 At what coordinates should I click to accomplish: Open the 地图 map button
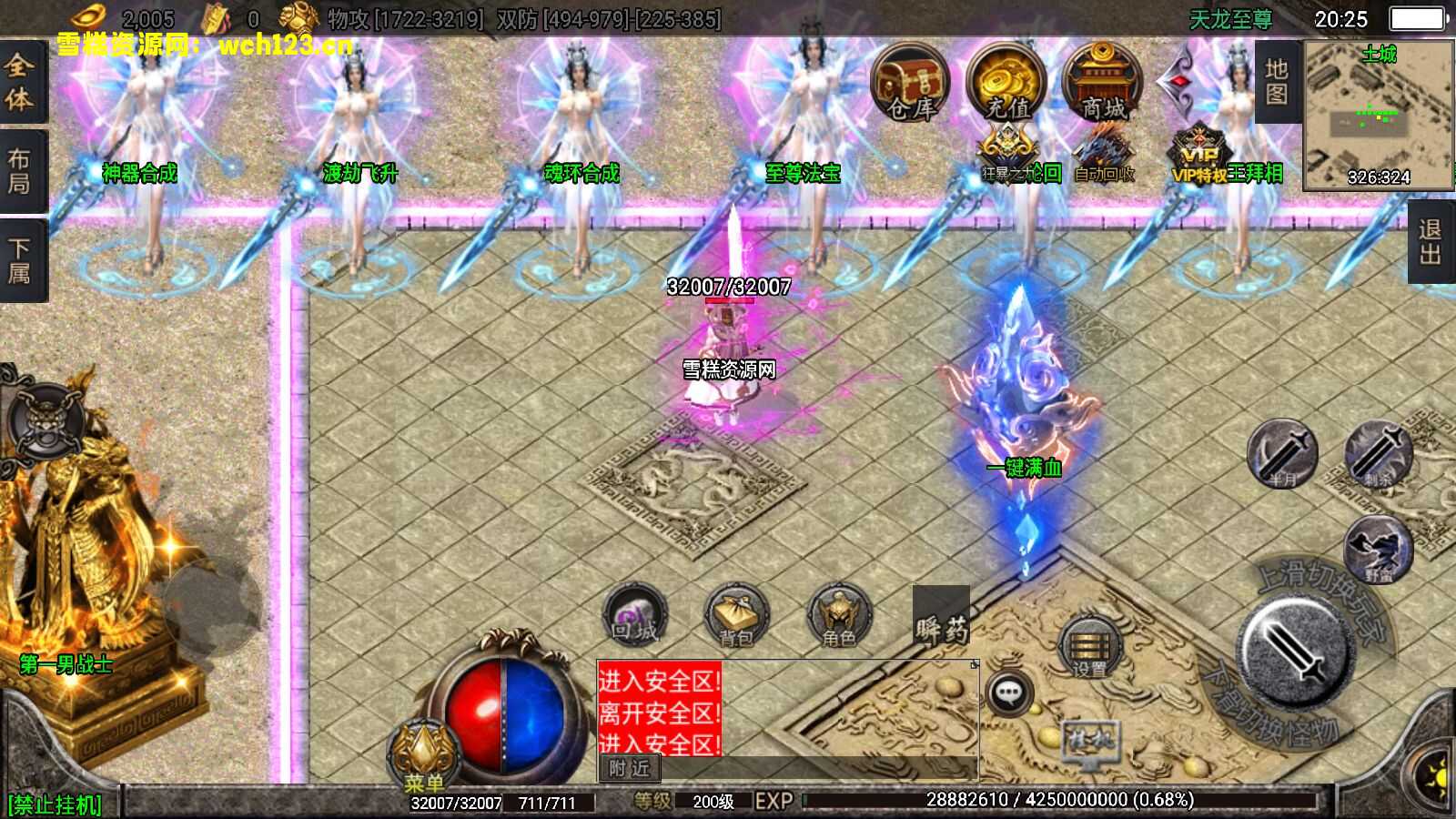pyautogui.click(x=1277, y=82)
